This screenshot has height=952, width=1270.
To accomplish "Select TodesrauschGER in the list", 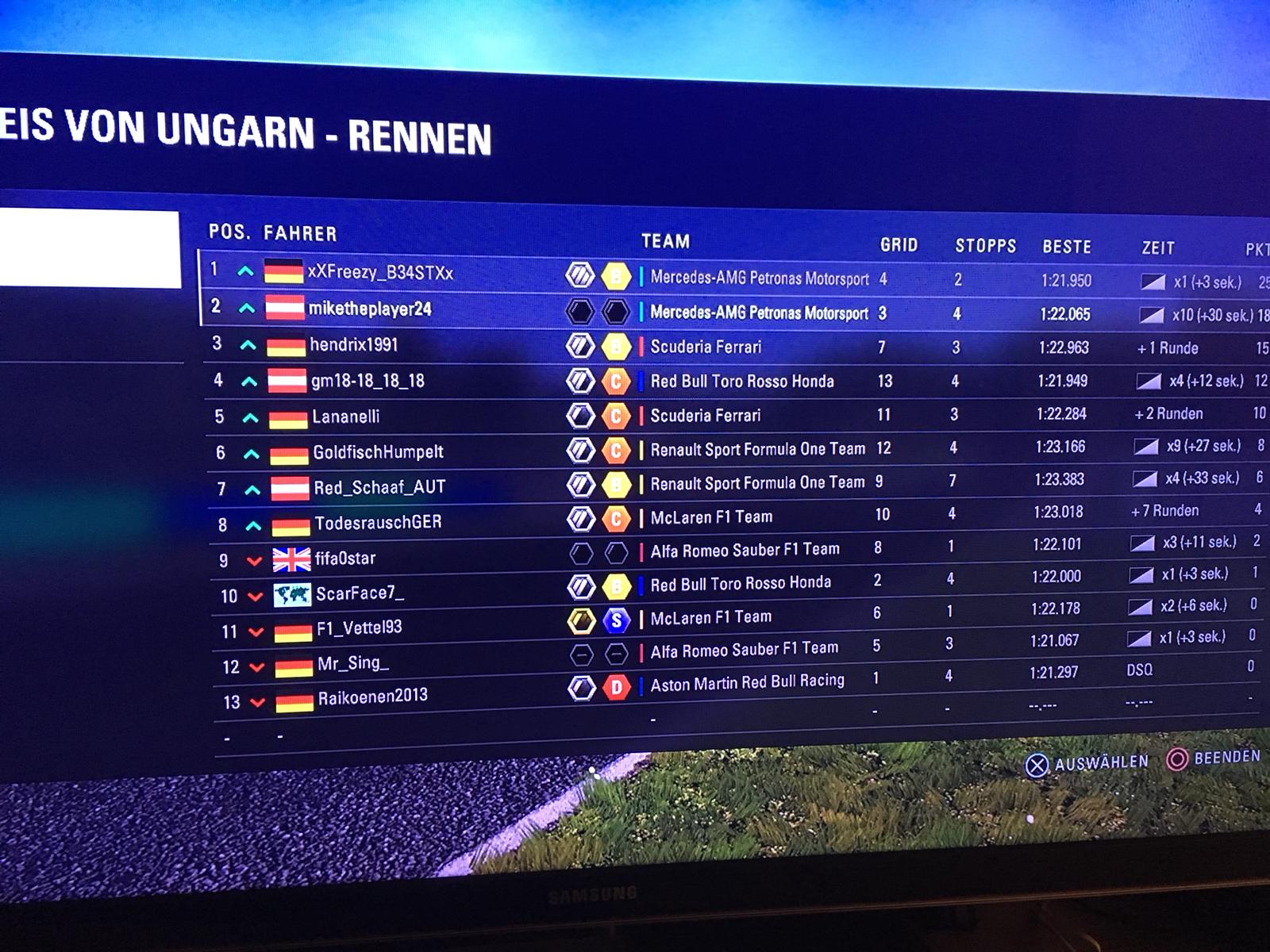I will tap(378, 523).
